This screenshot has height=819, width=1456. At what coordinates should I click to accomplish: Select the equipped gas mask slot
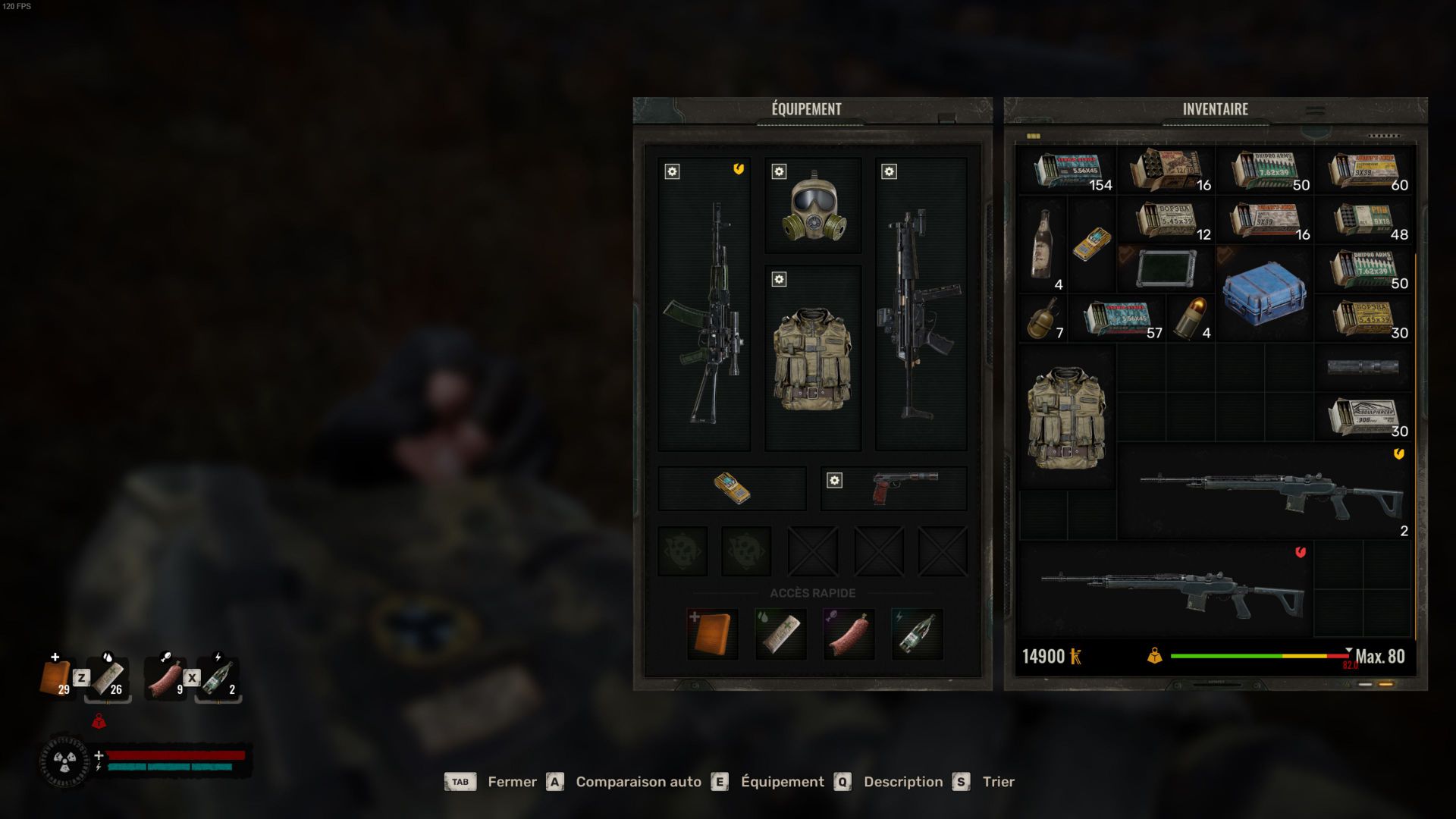813,206
